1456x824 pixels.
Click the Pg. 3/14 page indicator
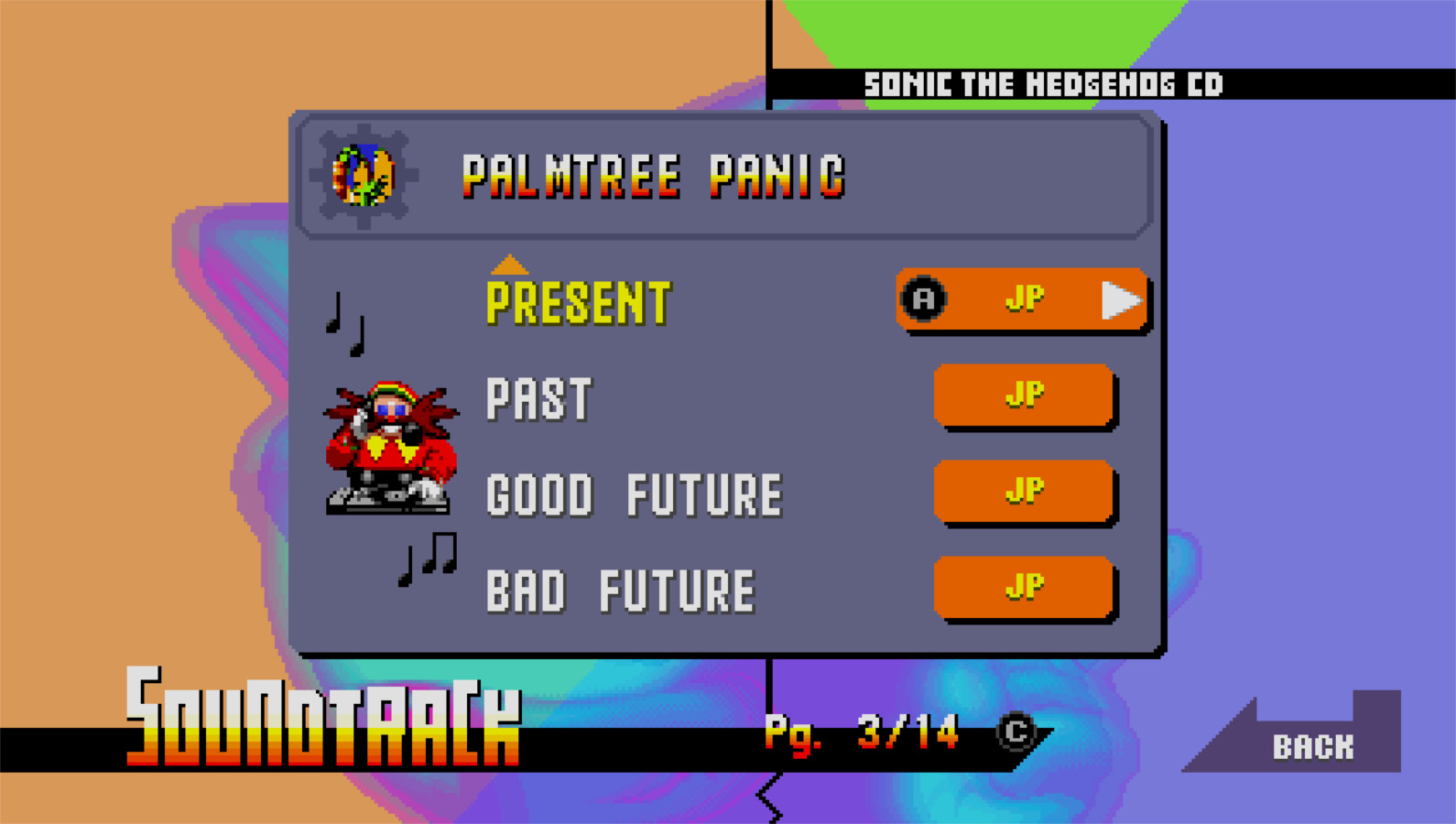click(x=859, y=732)
